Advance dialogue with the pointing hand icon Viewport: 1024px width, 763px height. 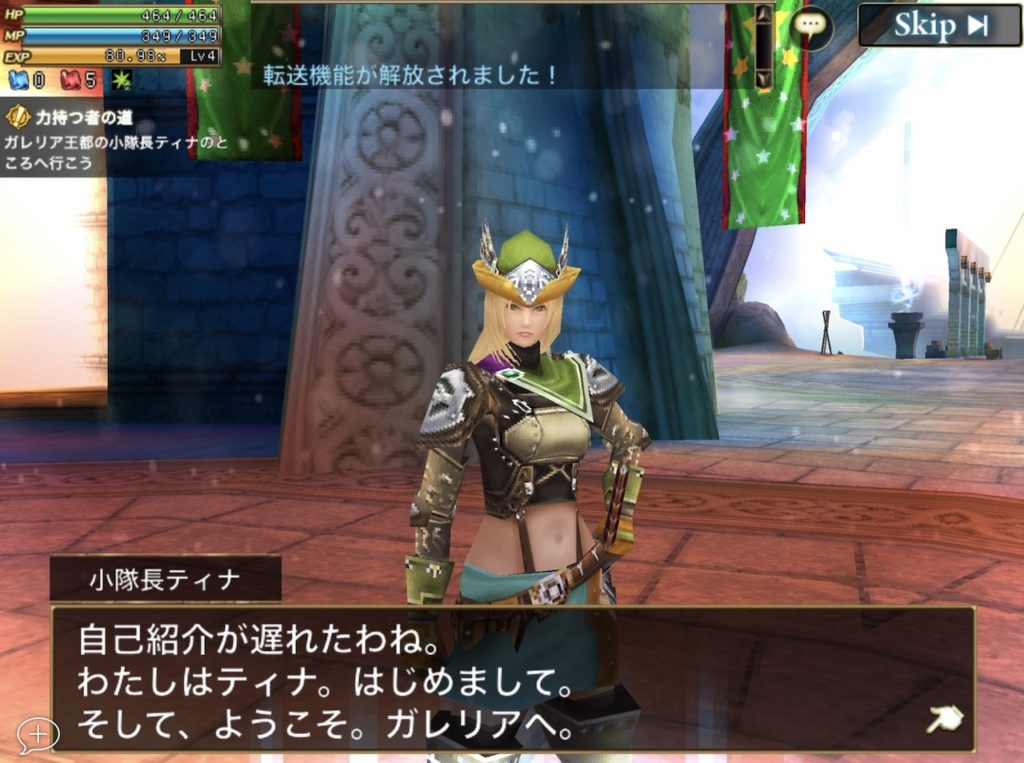(x=943, y=719)
